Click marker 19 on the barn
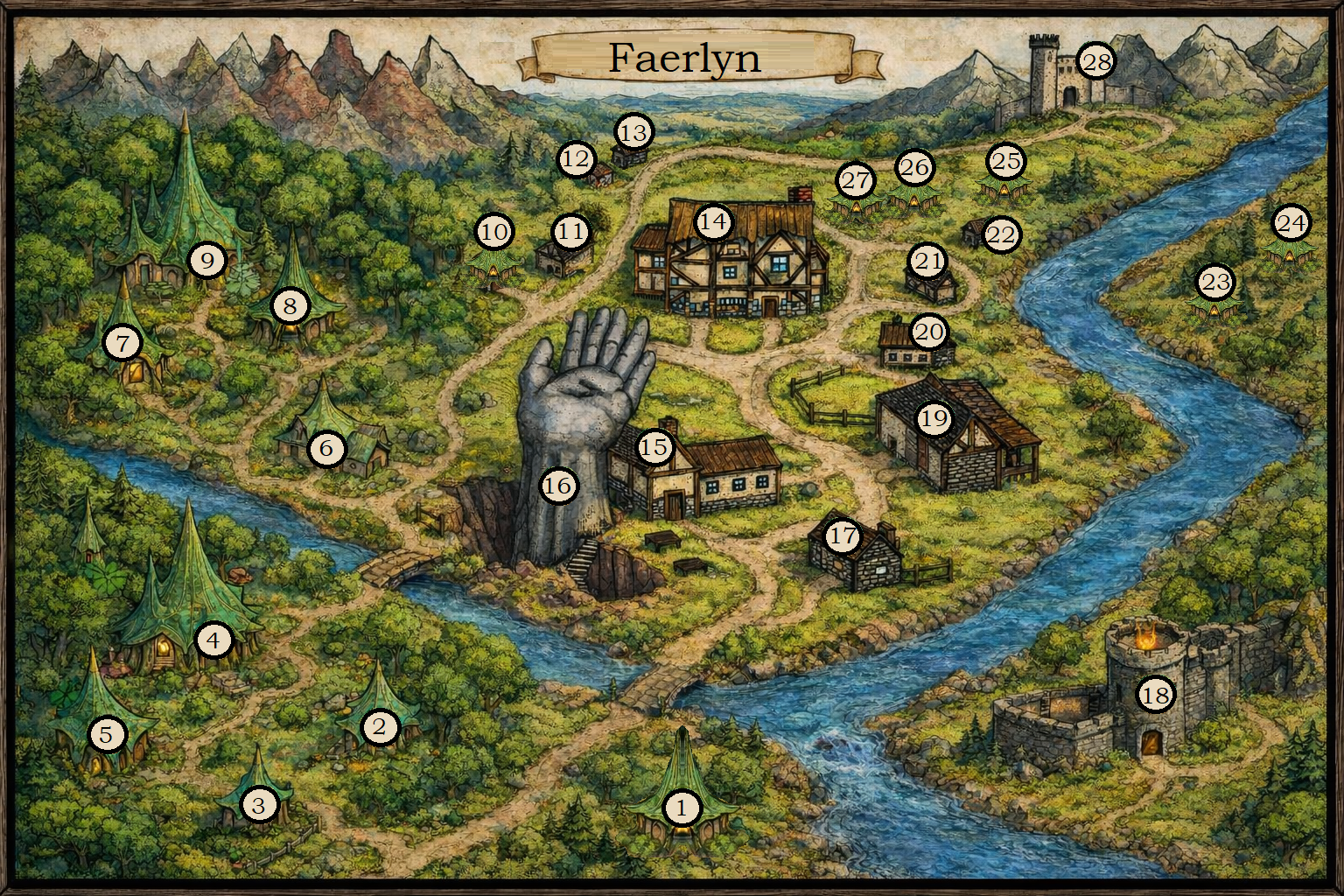 934,418
